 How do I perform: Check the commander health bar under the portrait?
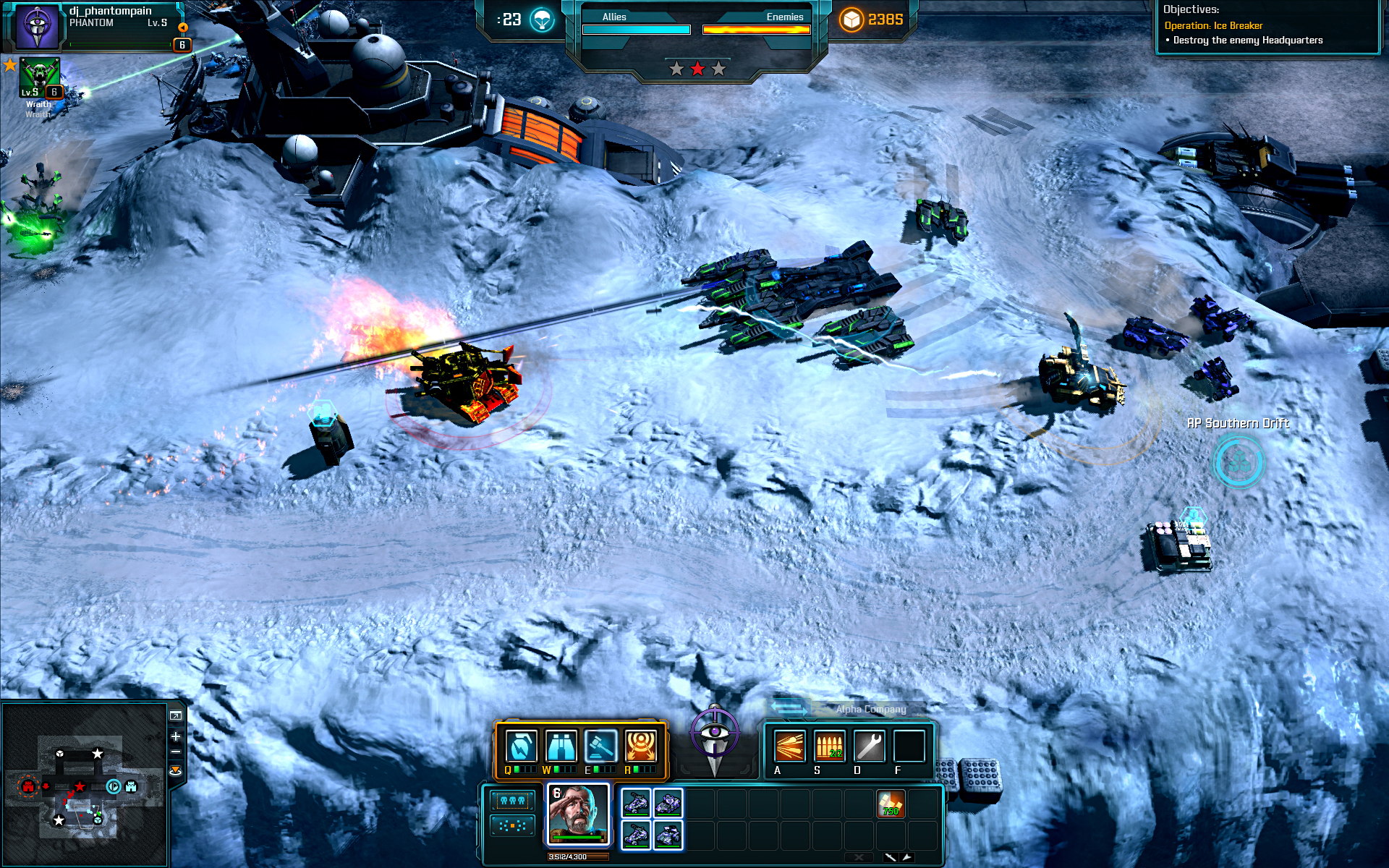pyautogui.click(x=577, y=837)
